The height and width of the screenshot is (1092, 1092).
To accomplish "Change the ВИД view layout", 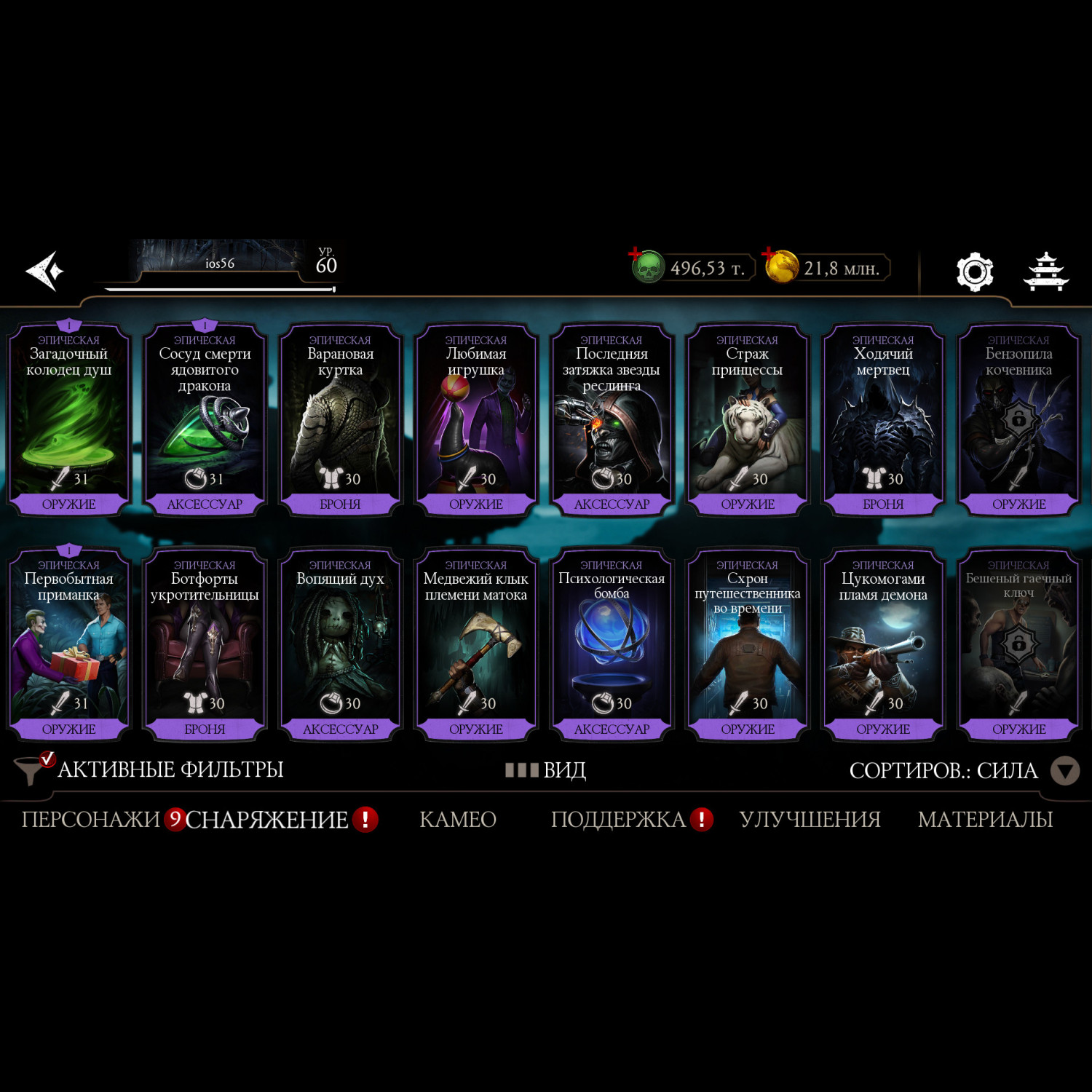I will 546,770.
